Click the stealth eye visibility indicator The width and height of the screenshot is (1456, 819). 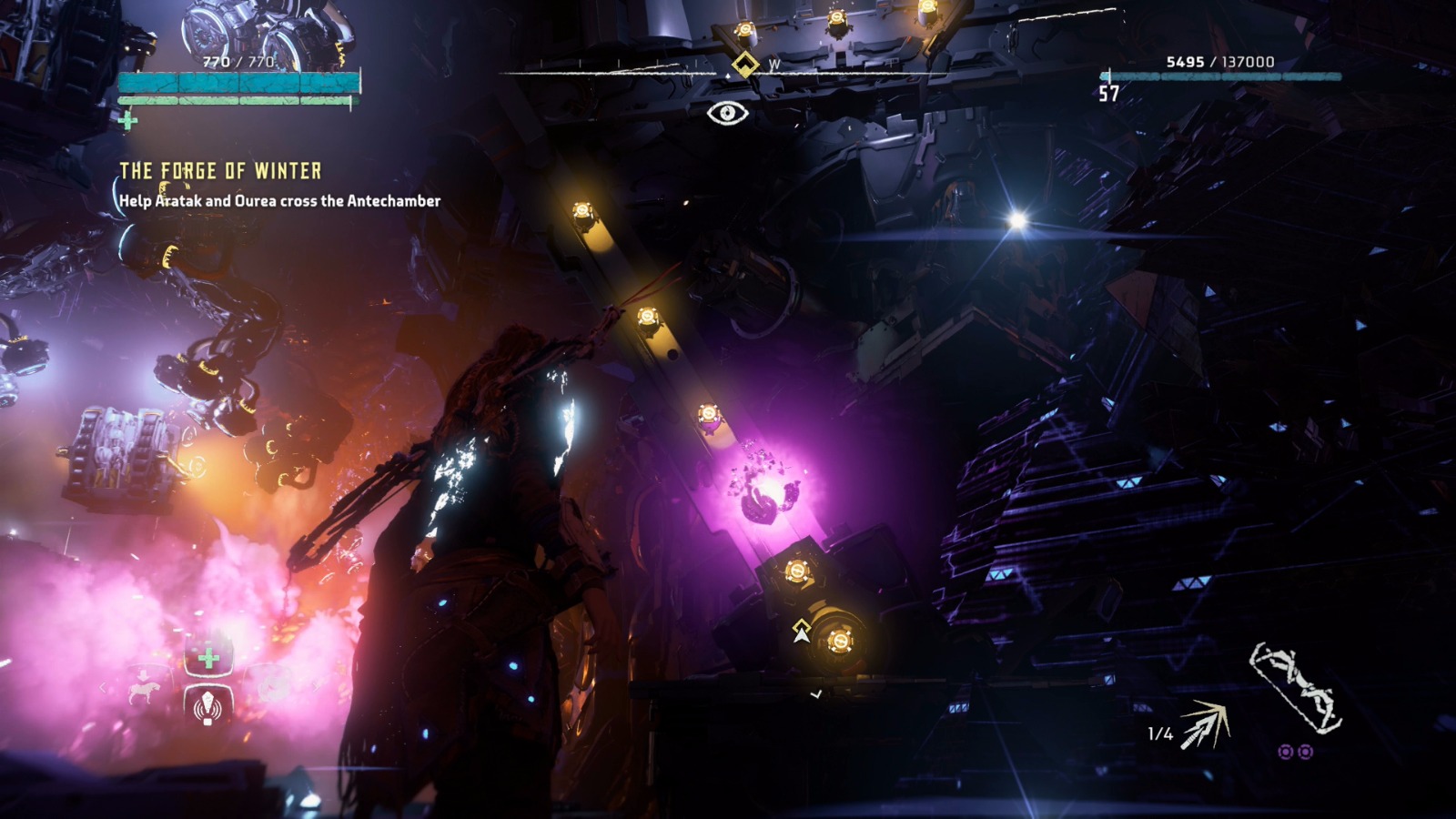[x=727, y=113]
